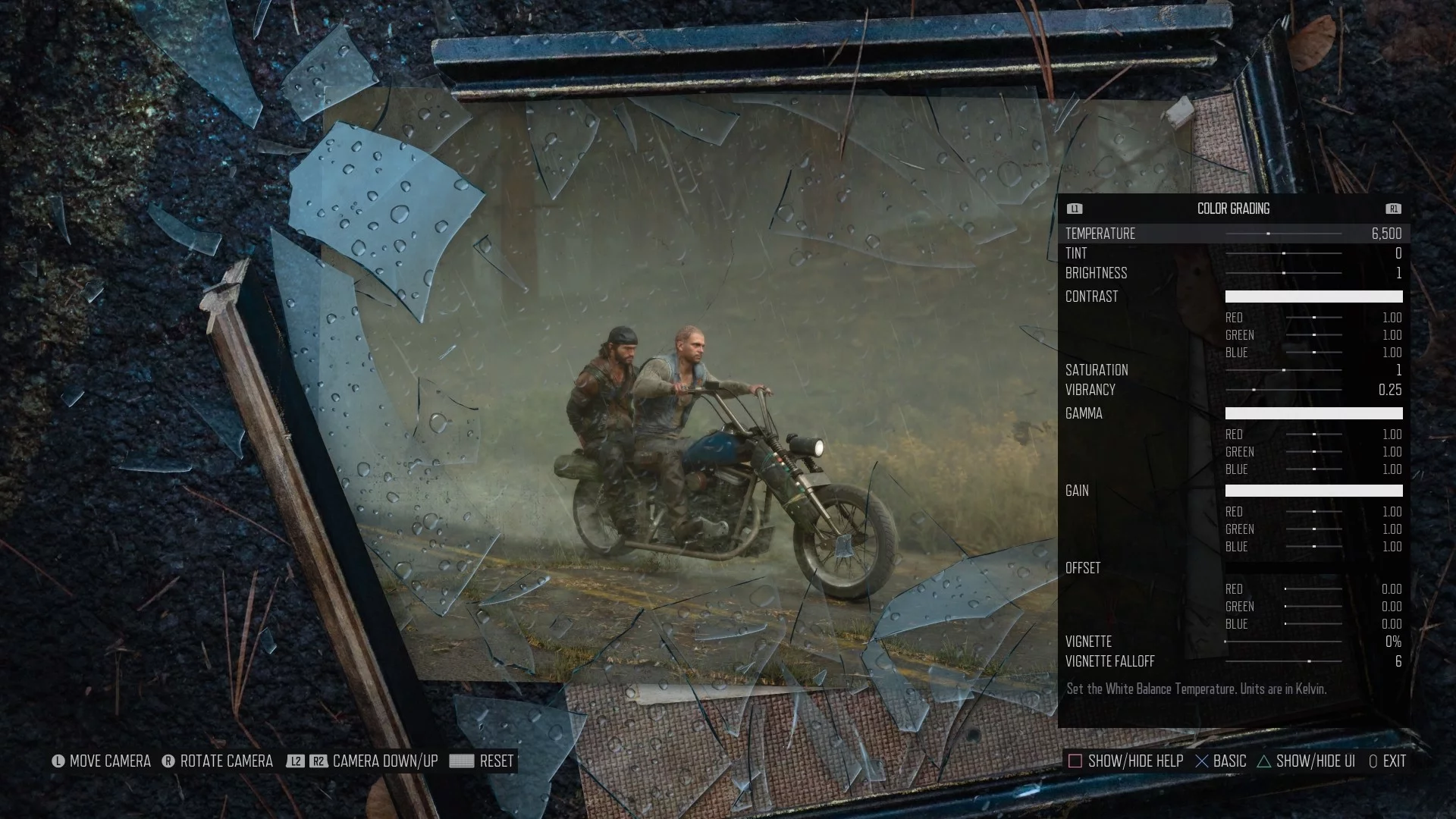This screenshot has height=819, width=1456.
Task: Select the white Gamma bar
Action: (x=1313, y=413)
